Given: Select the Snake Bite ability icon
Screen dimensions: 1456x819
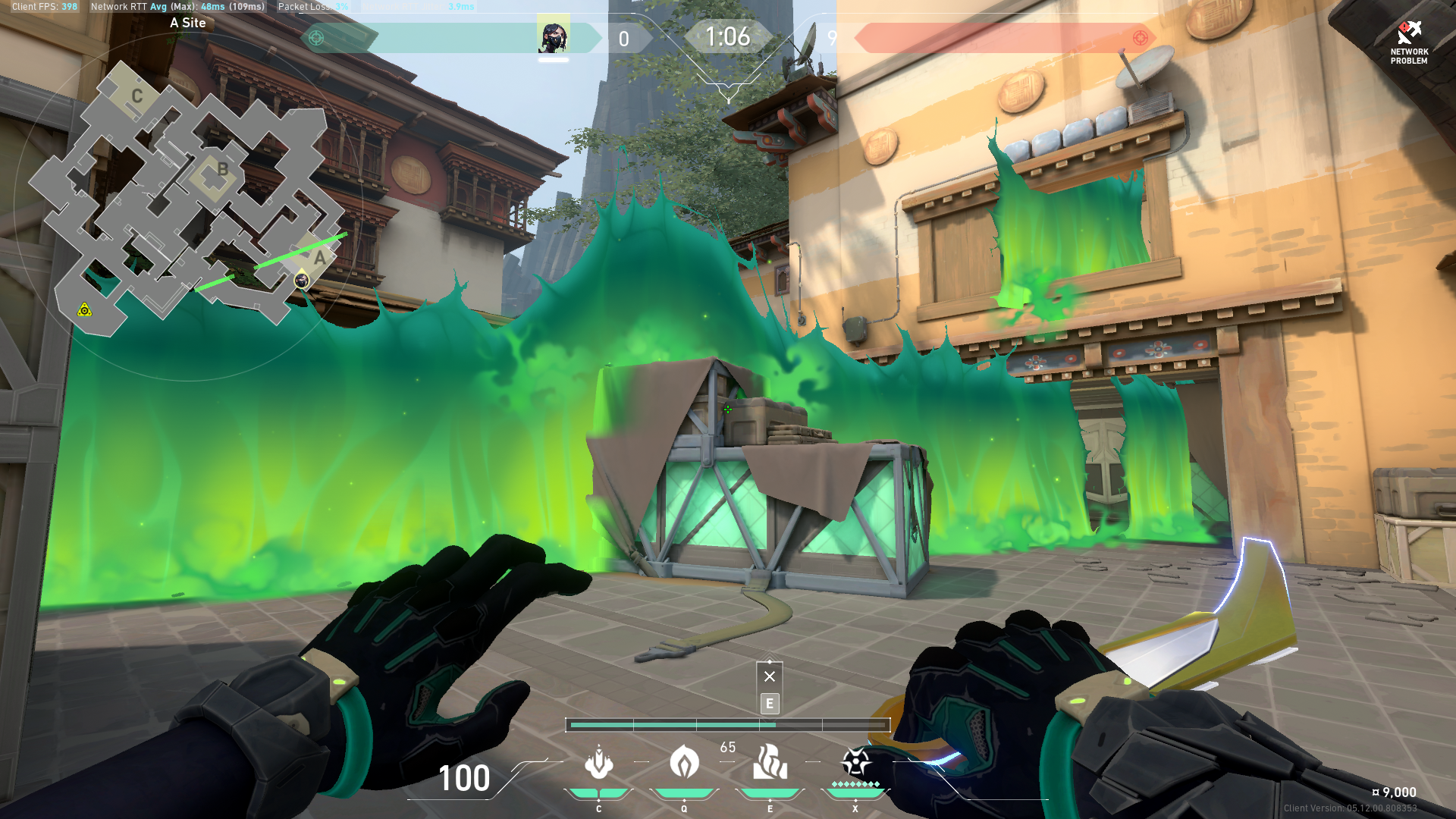Looking at the screenshot, I should click(598, 764).
